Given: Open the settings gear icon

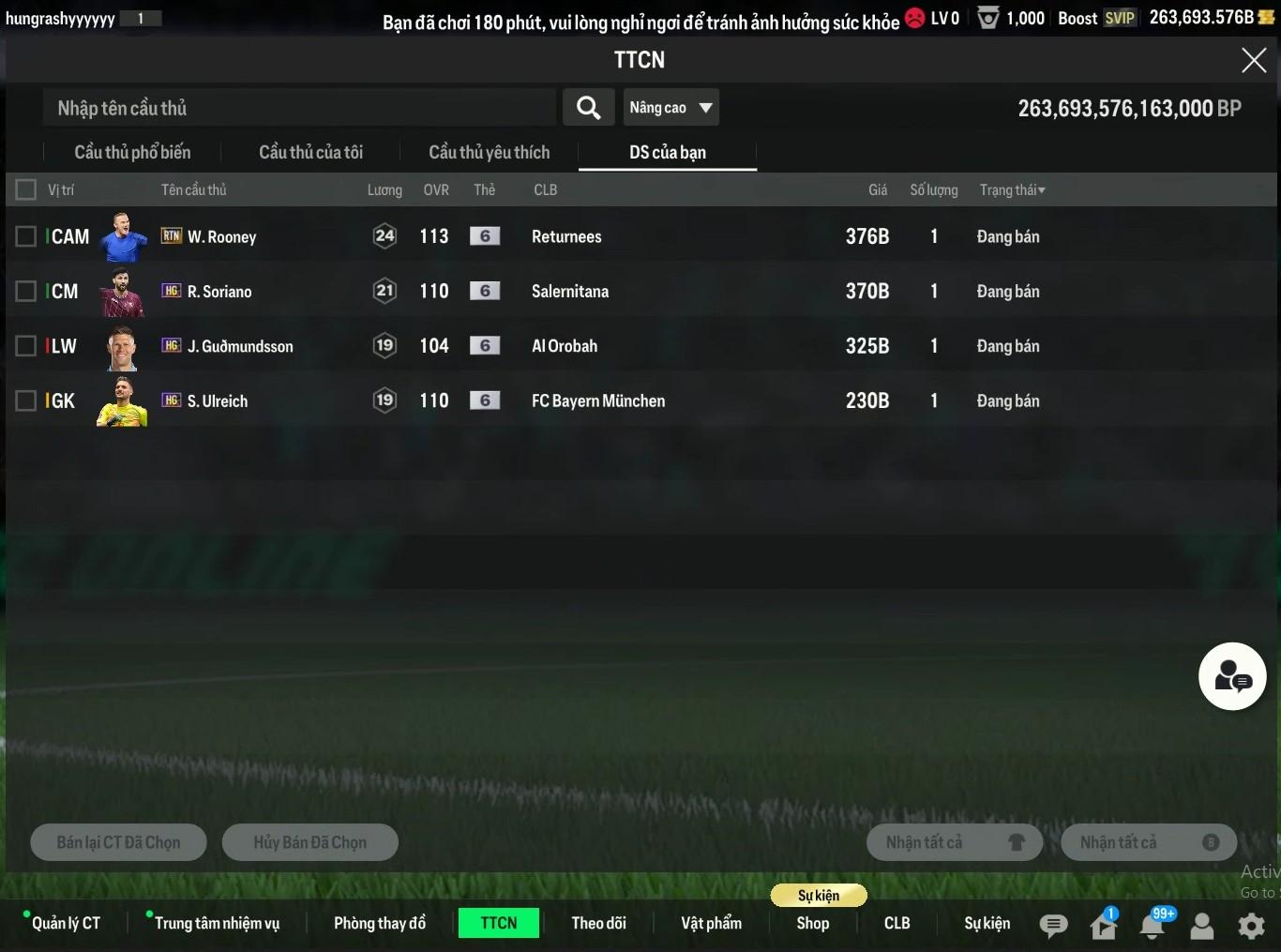Looking at the screenshot, I should [x=1251, y=926].
